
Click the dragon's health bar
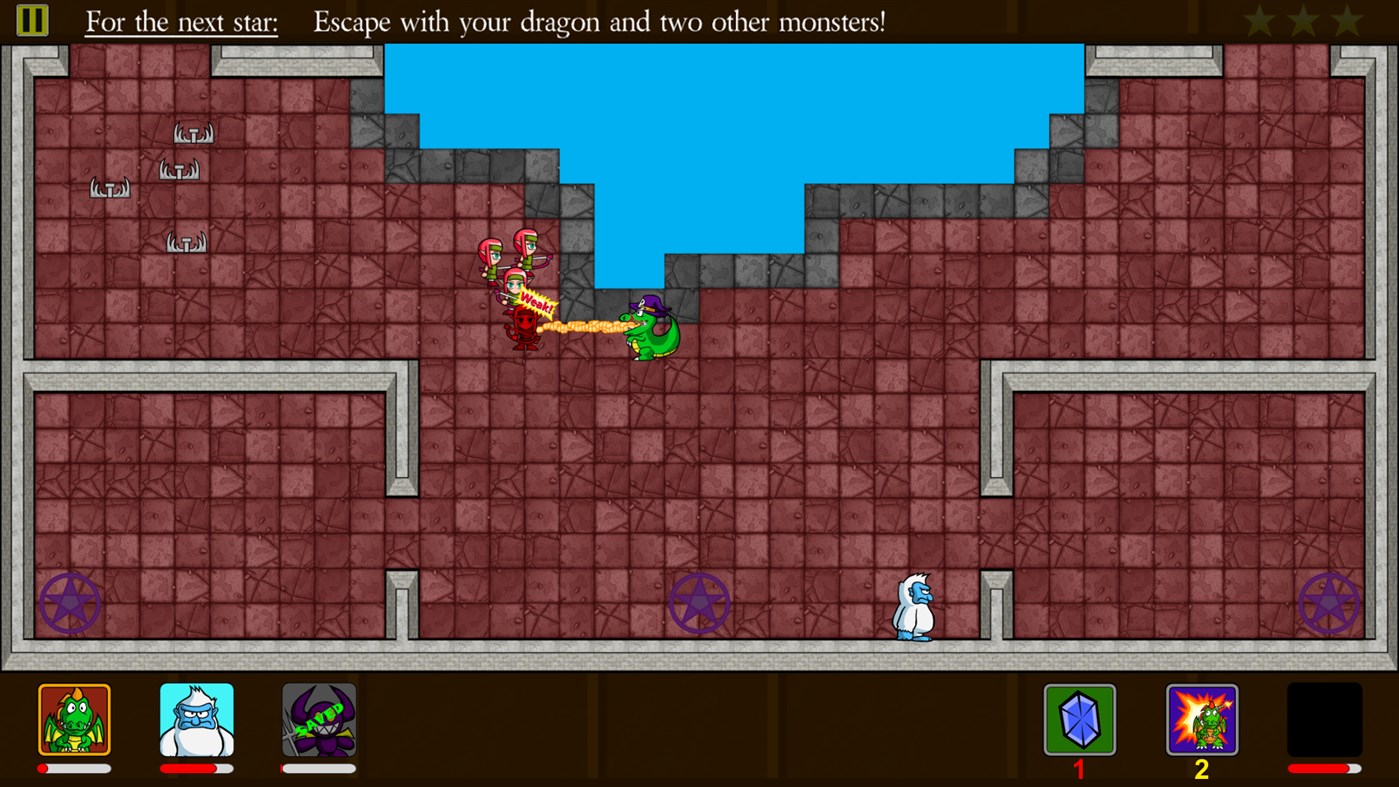tap(75, 766)
